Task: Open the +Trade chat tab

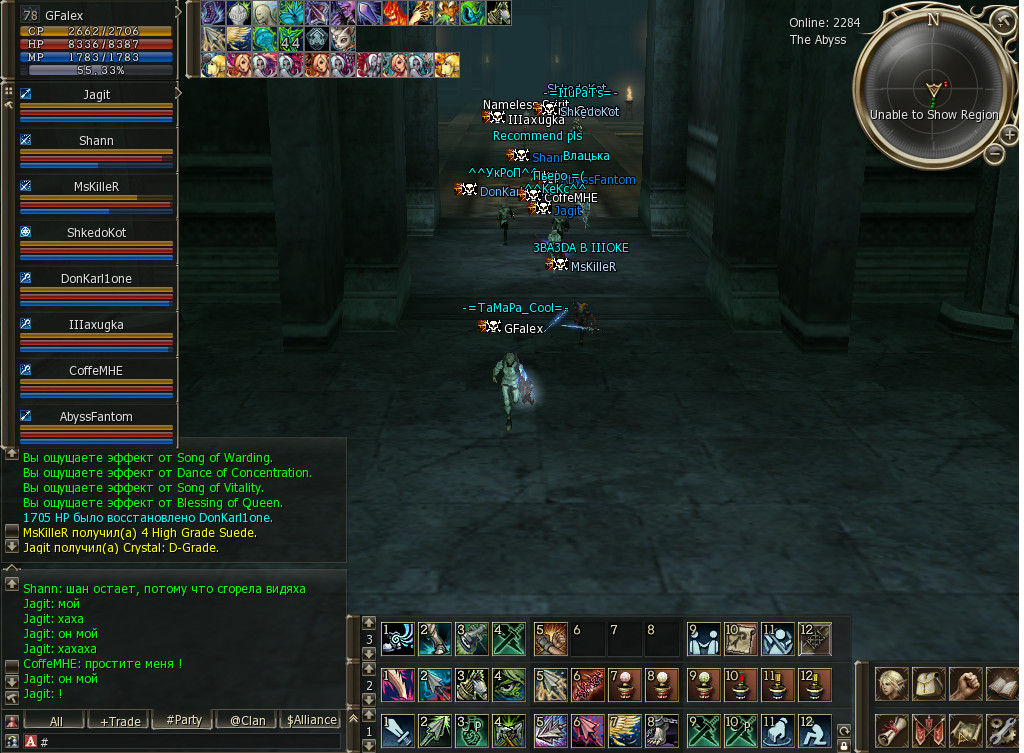Action: (x=120, y=720)
